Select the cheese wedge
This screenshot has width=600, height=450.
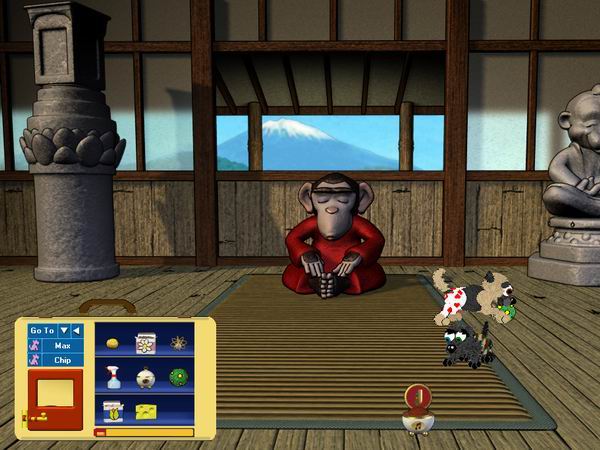tap(147, 410)
